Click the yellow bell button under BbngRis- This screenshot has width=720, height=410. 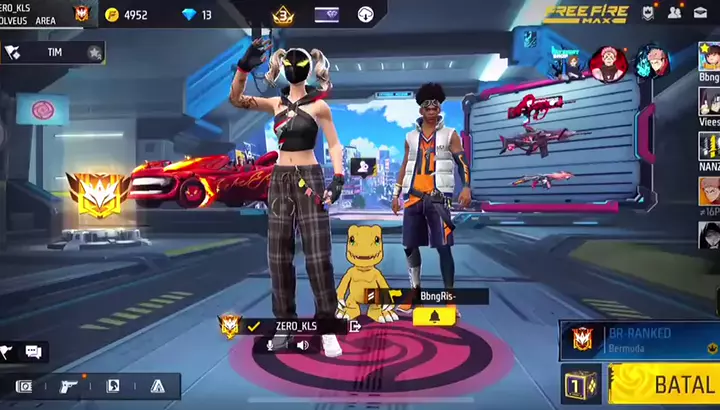(x=434, y=316)
